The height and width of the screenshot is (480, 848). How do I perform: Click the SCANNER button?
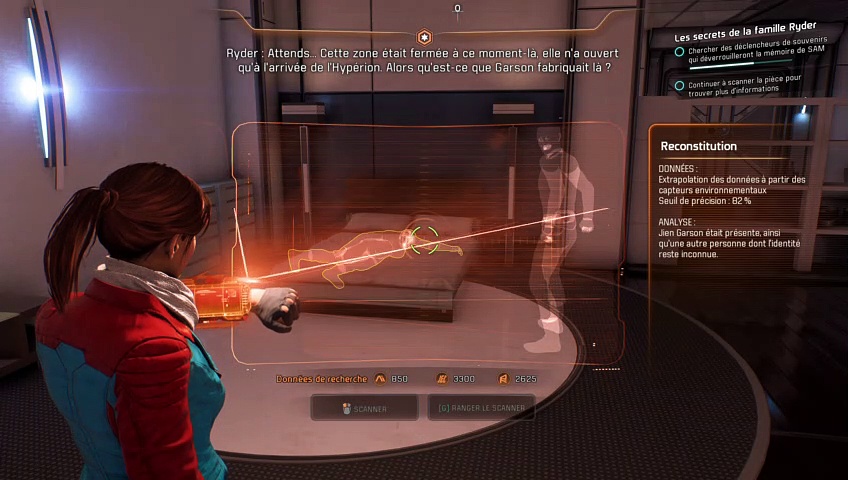point(364,408)
